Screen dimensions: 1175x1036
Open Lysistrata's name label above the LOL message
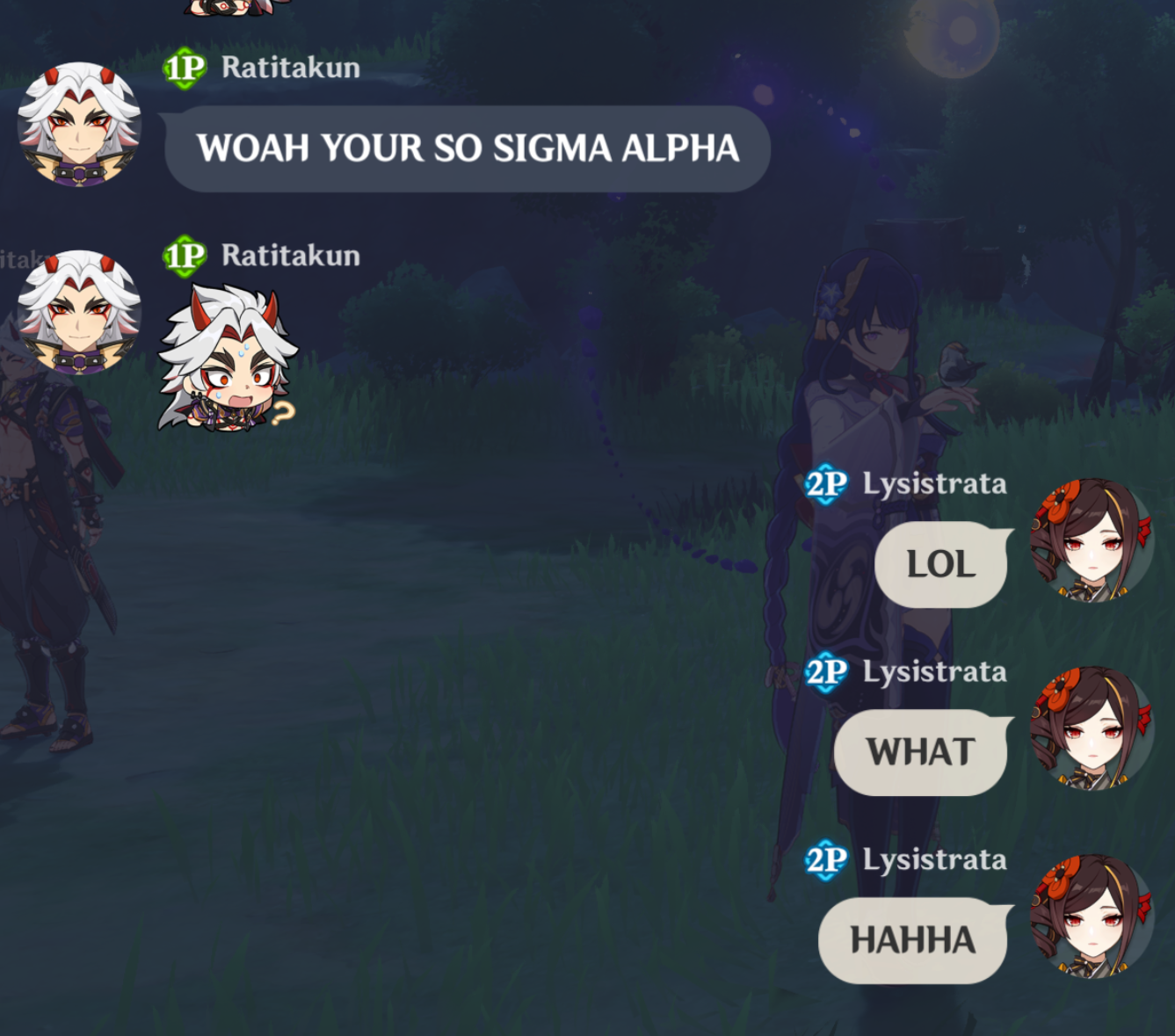934,482
